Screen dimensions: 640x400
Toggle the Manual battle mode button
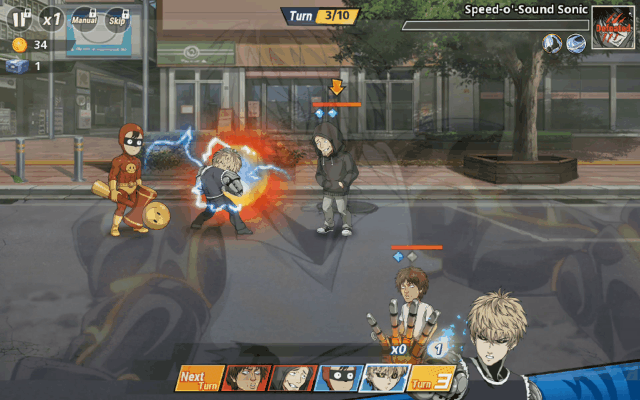[84, 19]
